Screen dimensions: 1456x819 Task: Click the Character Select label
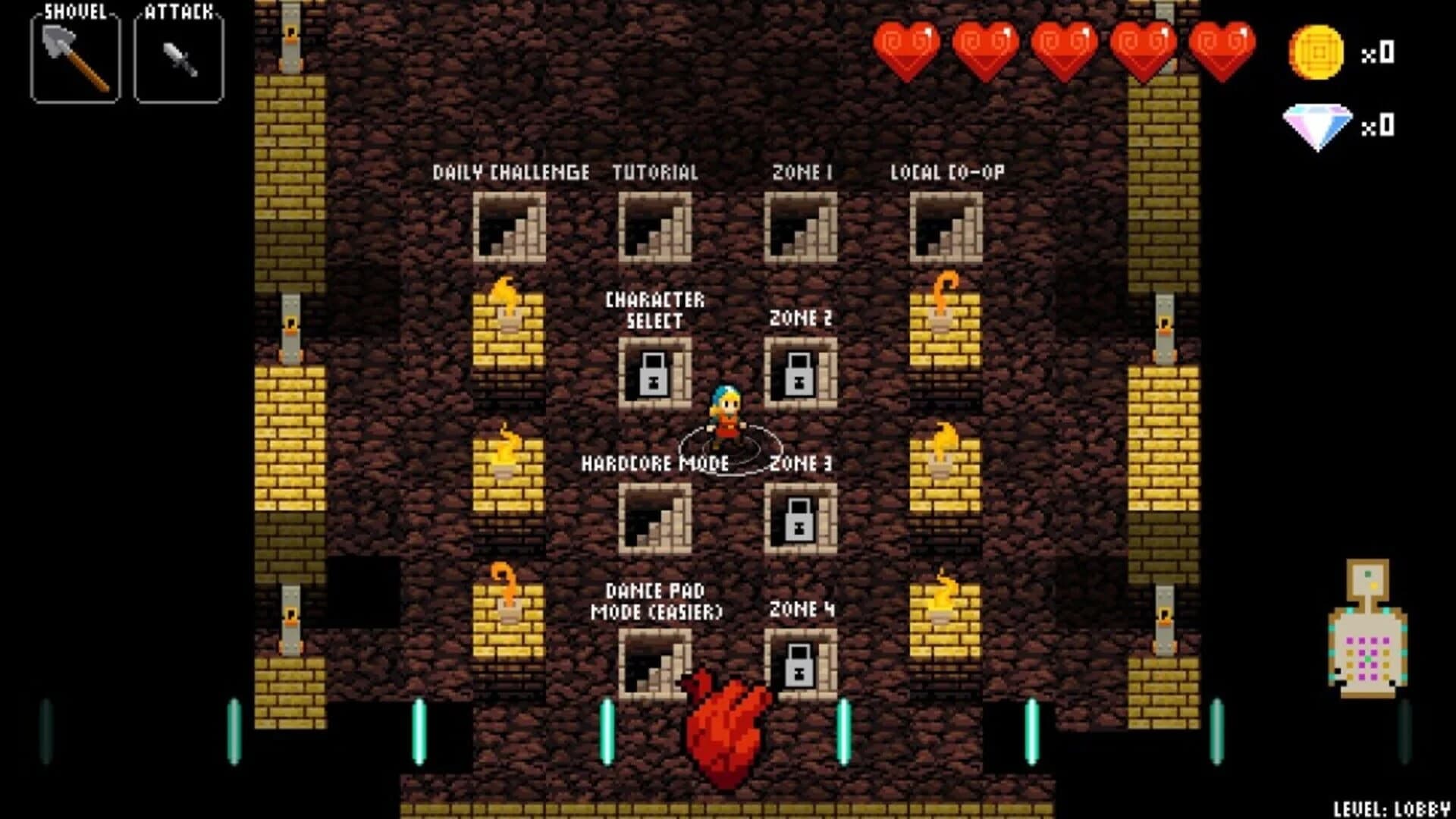[655, 311]
